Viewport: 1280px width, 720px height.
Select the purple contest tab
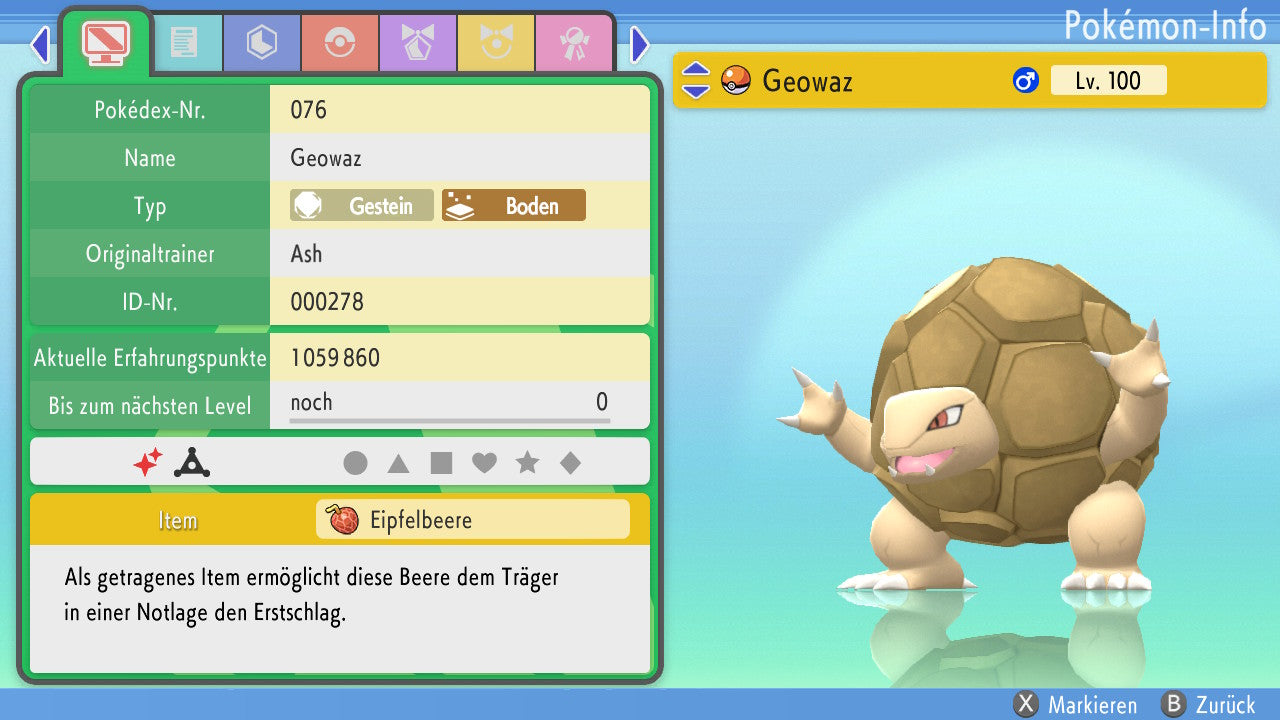point(418,42)
